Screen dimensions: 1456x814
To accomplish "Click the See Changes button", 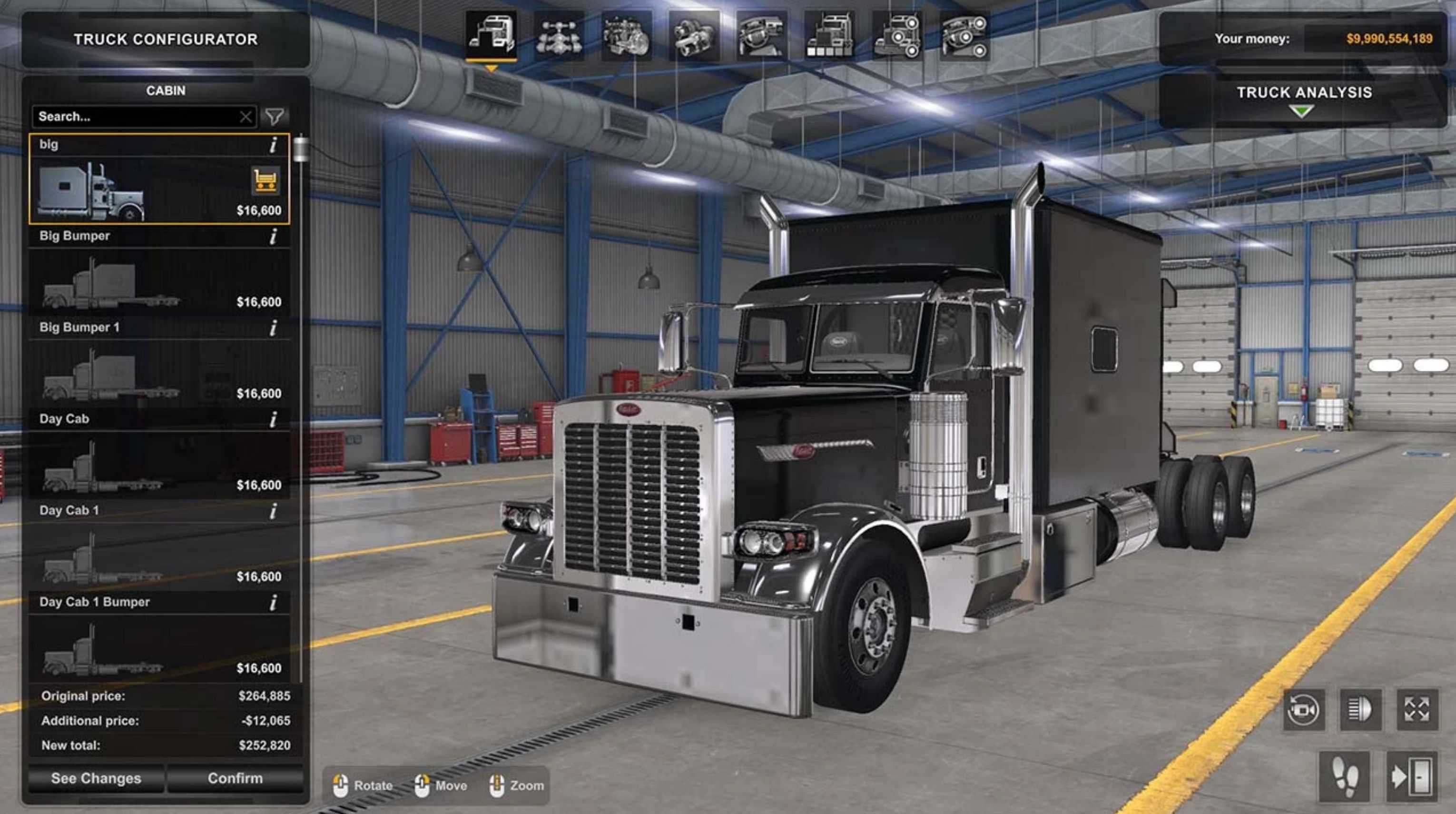I will pos(96,778).
